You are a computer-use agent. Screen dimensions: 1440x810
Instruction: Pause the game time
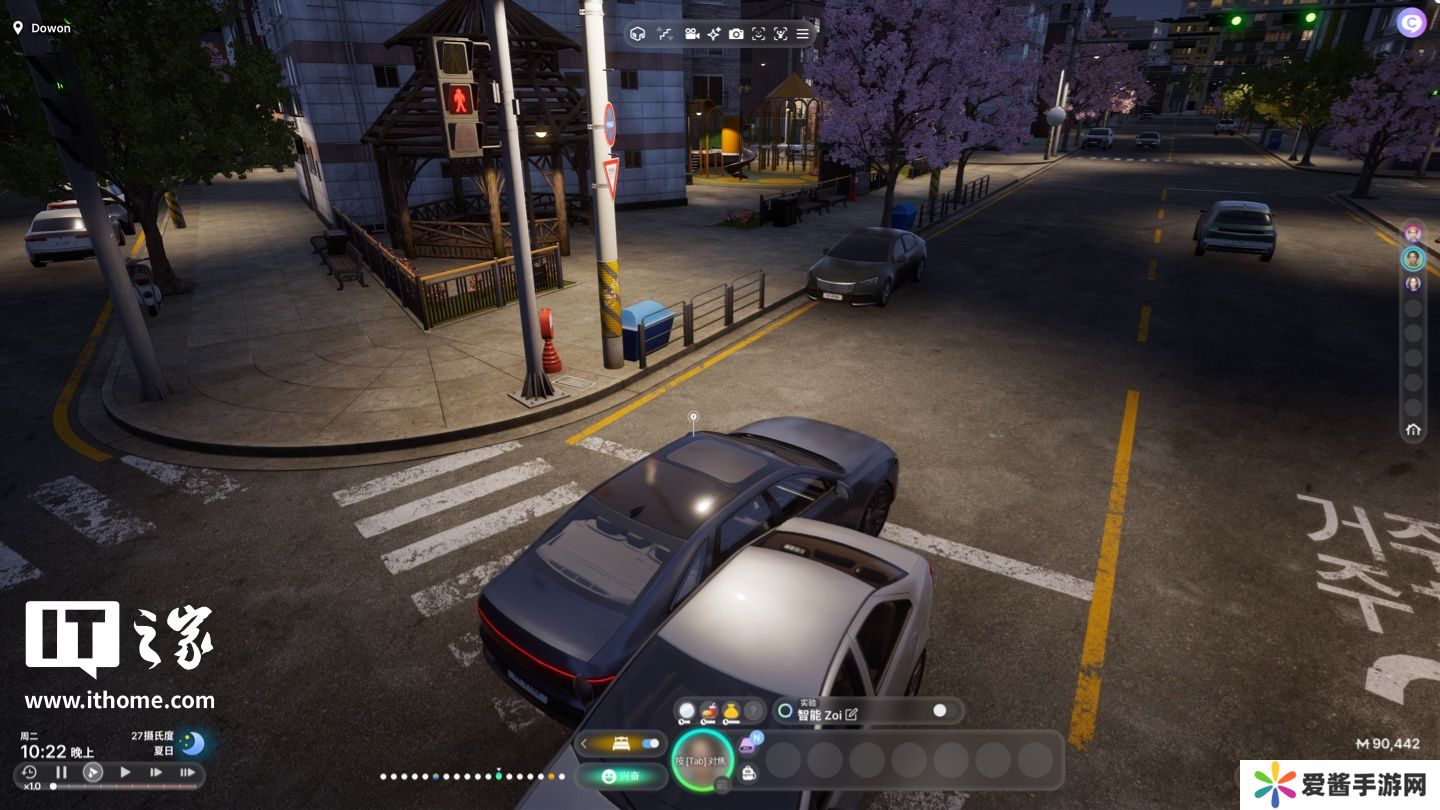click(x=61, y=772)
